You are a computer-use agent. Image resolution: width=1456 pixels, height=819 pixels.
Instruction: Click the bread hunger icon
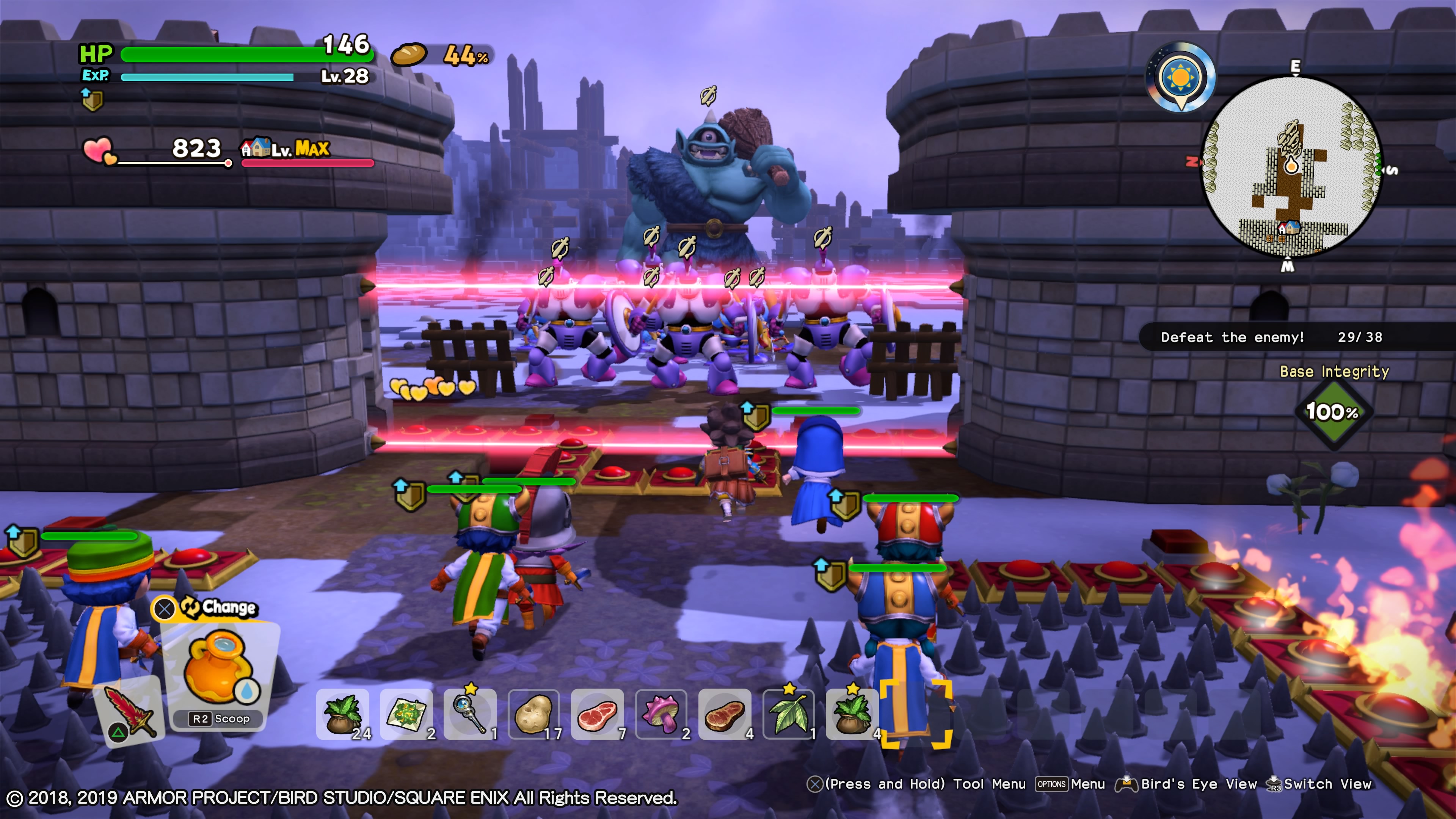409,55
